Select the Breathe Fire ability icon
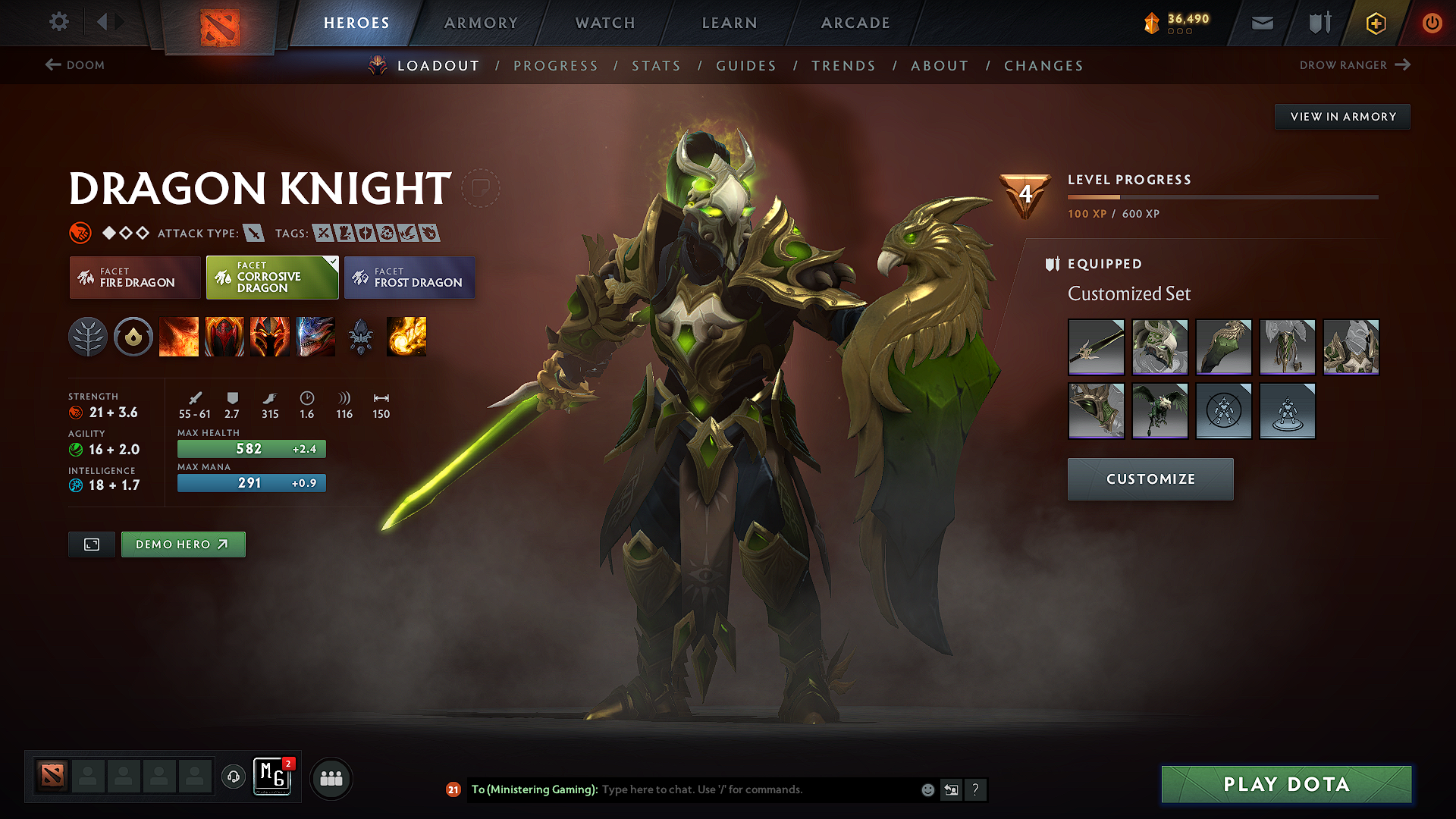The image size is (1456, 819). click(179, 337)
